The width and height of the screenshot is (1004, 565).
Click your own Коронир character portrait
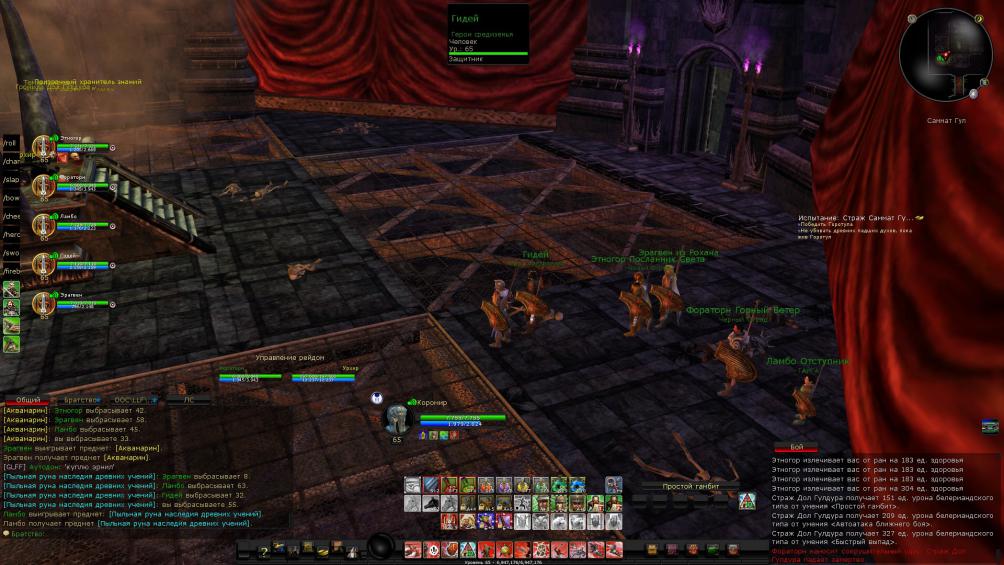tap(398, 419)
